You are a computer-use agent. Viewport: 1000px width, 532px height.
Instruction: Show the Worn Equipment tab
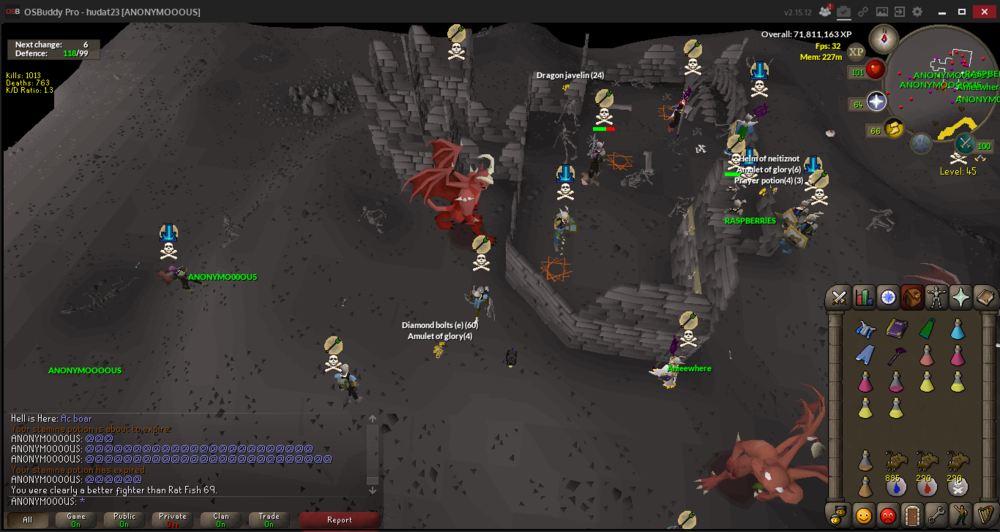(937, 297)
